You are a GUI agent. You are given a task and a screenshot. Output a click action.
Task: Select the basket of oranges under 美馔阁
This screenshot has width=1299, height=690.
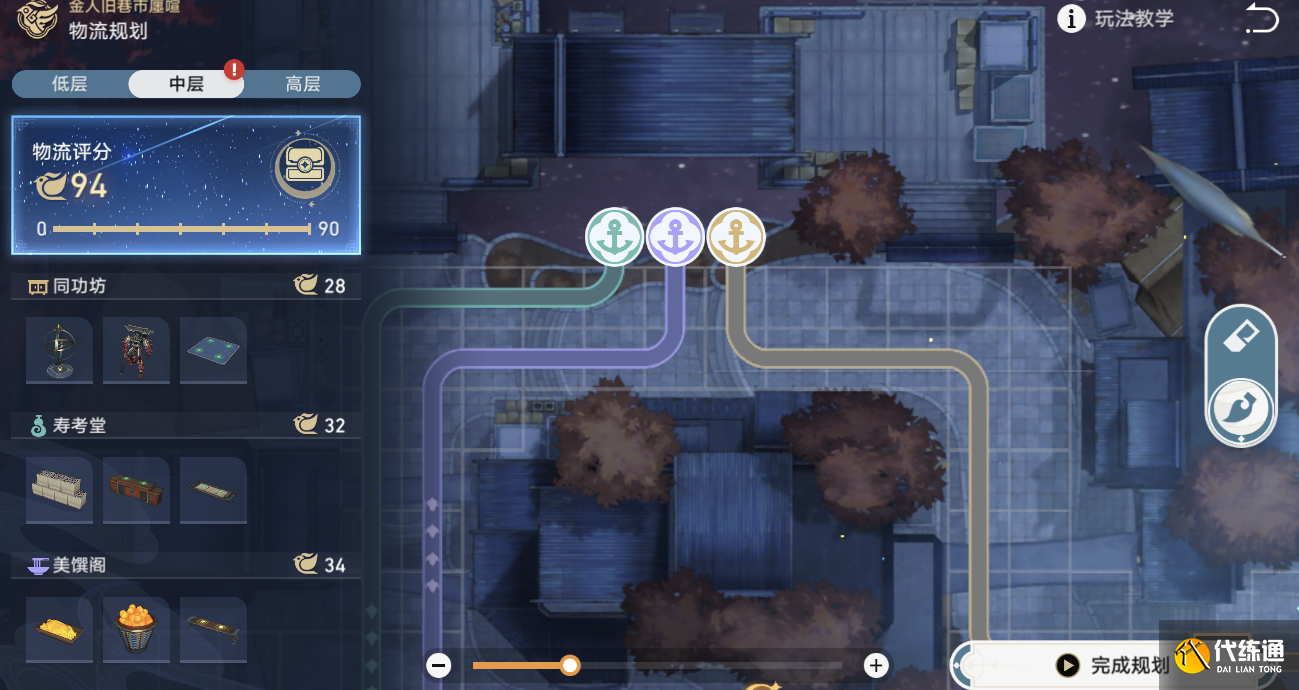[x=136, y=630]
